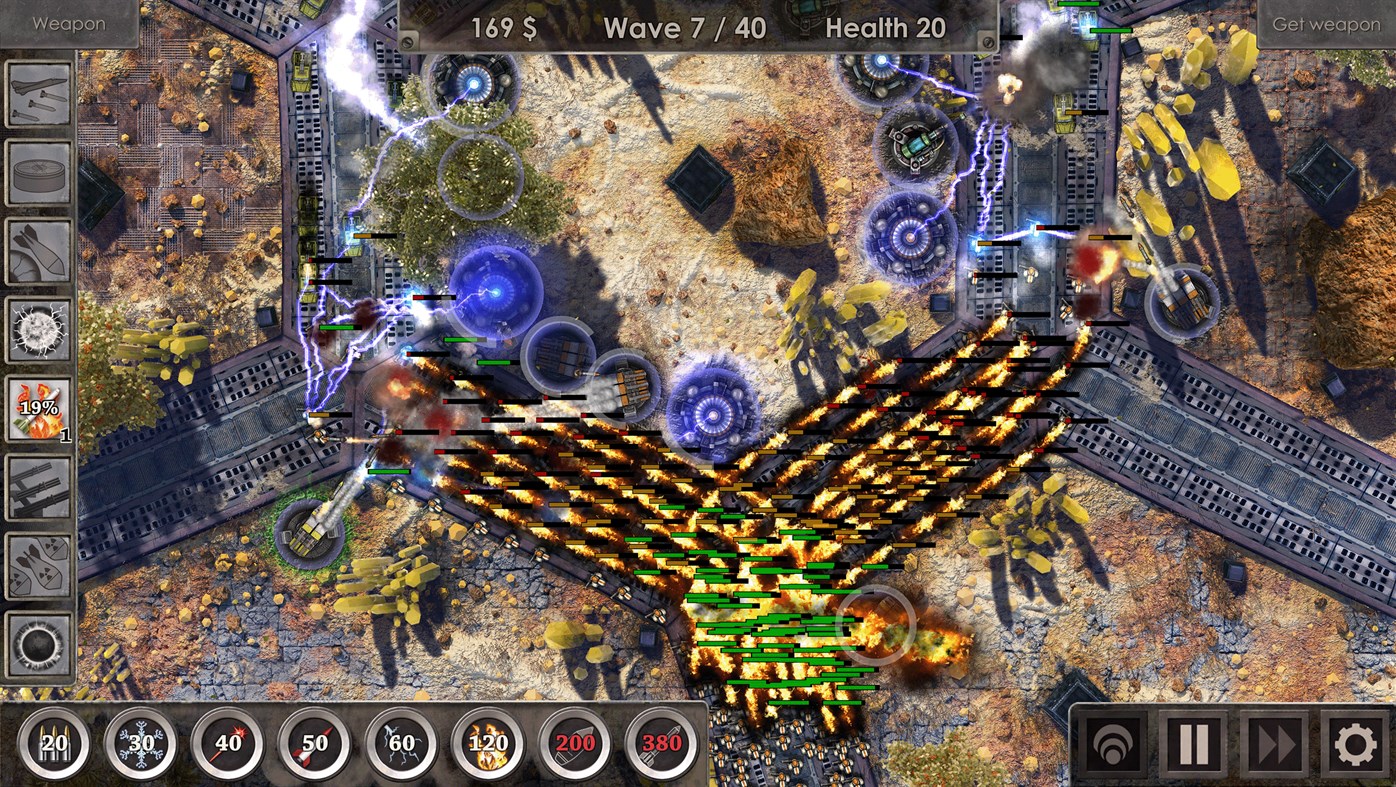Buy the 120-cost flamethrower turret
Image resolution: width=1396 pixels, height=787 pixels.
pos(487,742)
